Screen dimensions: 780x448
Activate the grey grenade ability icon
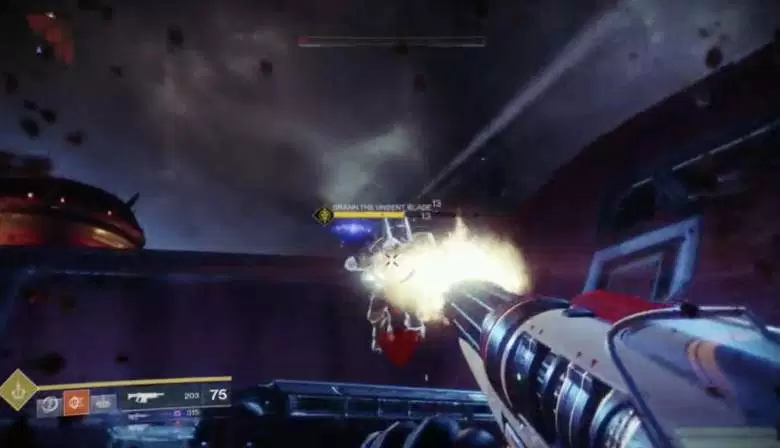[x=49, y=403]
